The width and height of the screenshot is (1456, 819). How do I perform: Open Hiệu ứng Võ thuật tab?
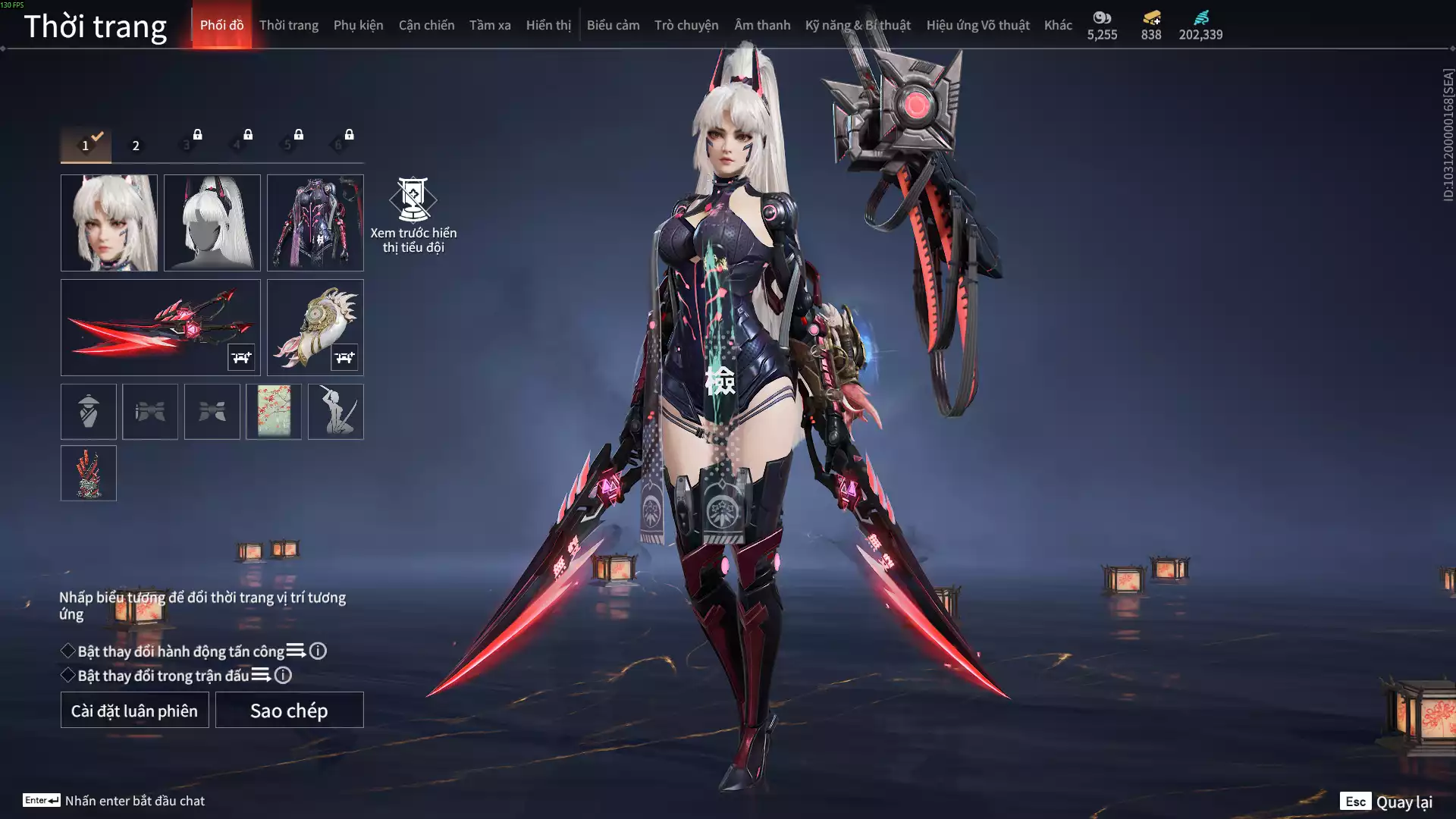(x=977, y=25)
